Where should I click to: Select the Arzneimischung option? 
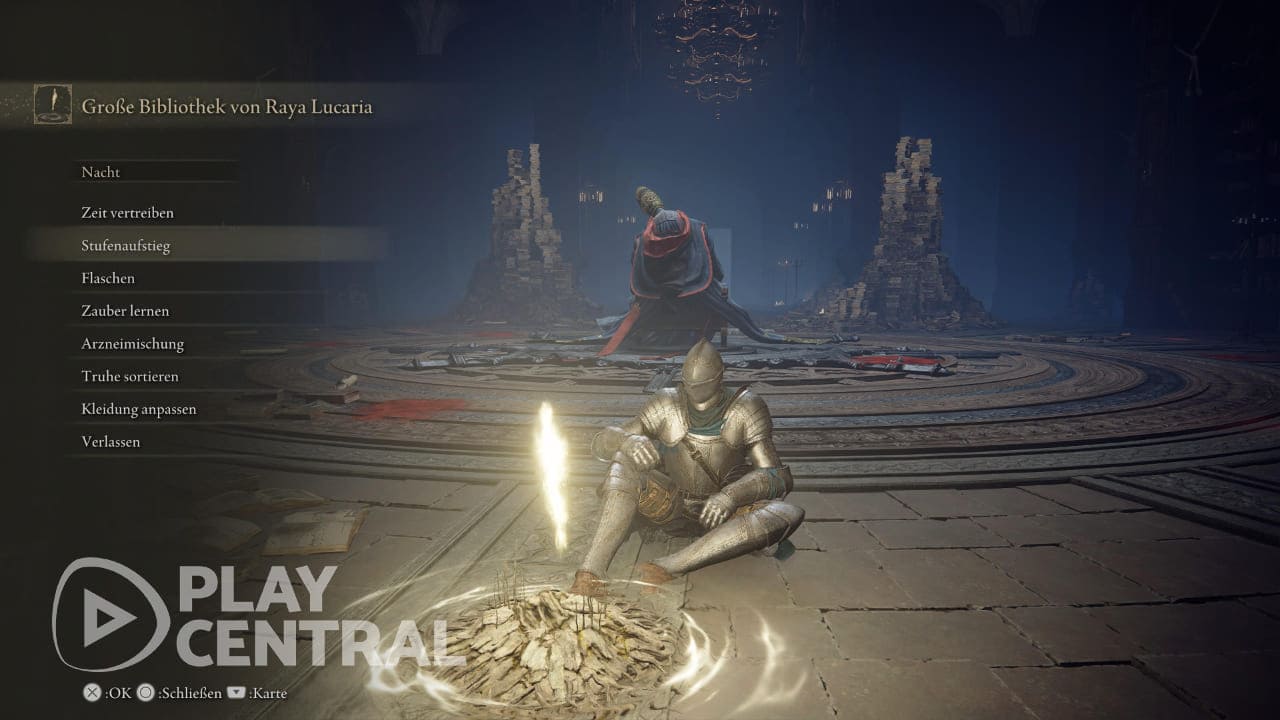point(132,344)
